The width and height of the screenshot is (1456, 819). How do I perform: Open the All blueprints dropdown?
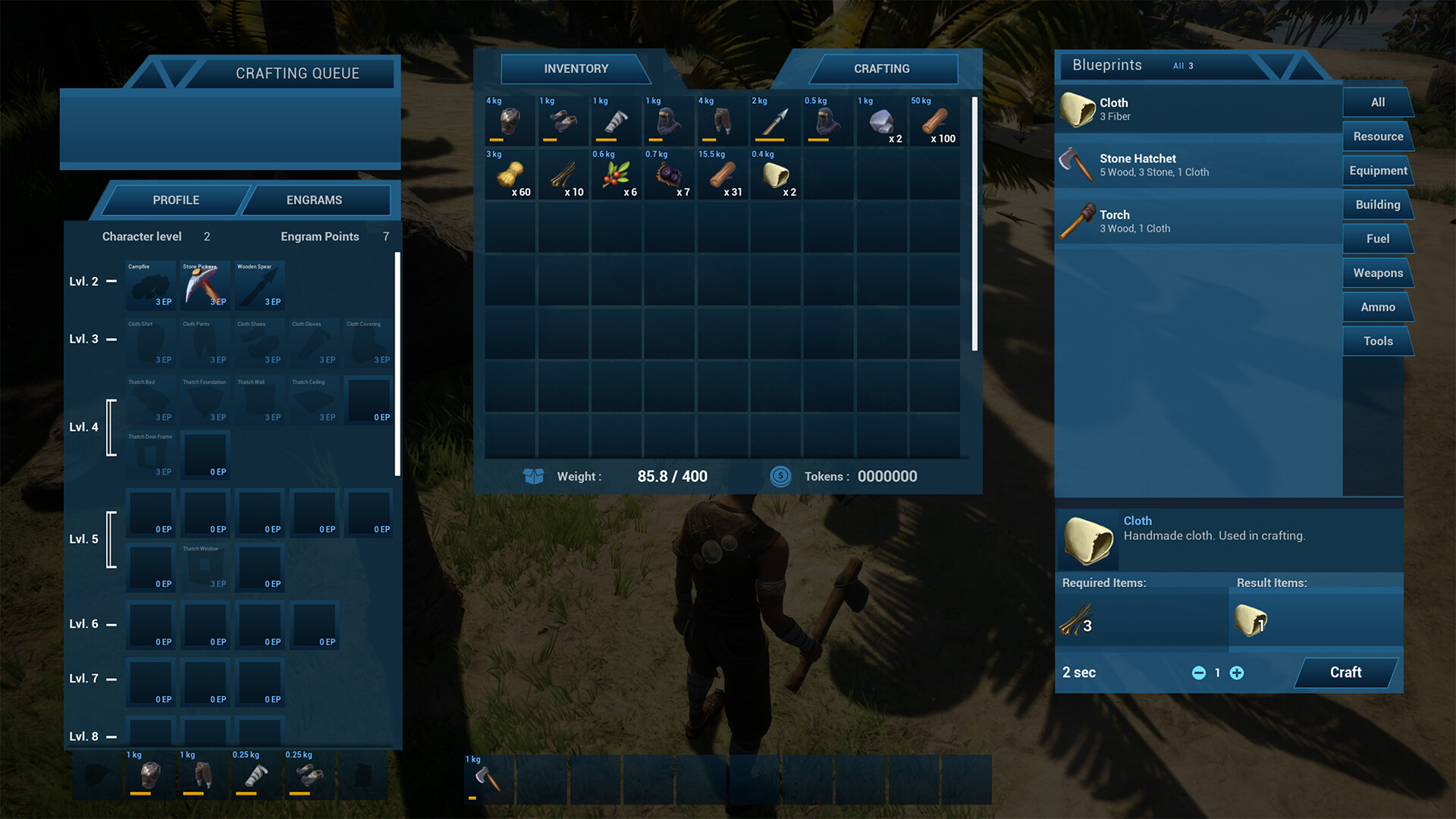pos(1183,66)
